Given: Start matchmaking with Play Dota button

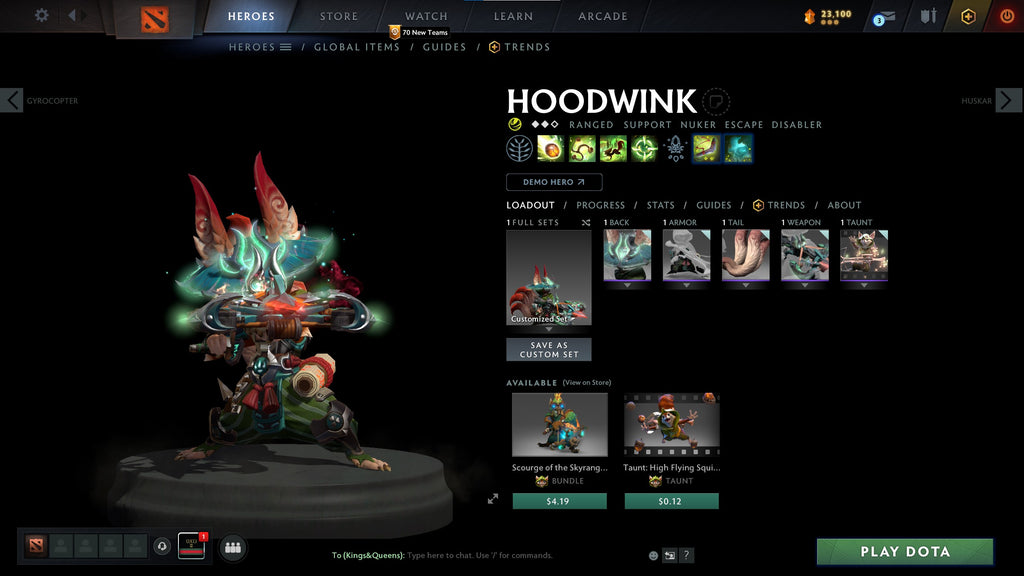Looking at the screenshot, I should tap(905, 552).
